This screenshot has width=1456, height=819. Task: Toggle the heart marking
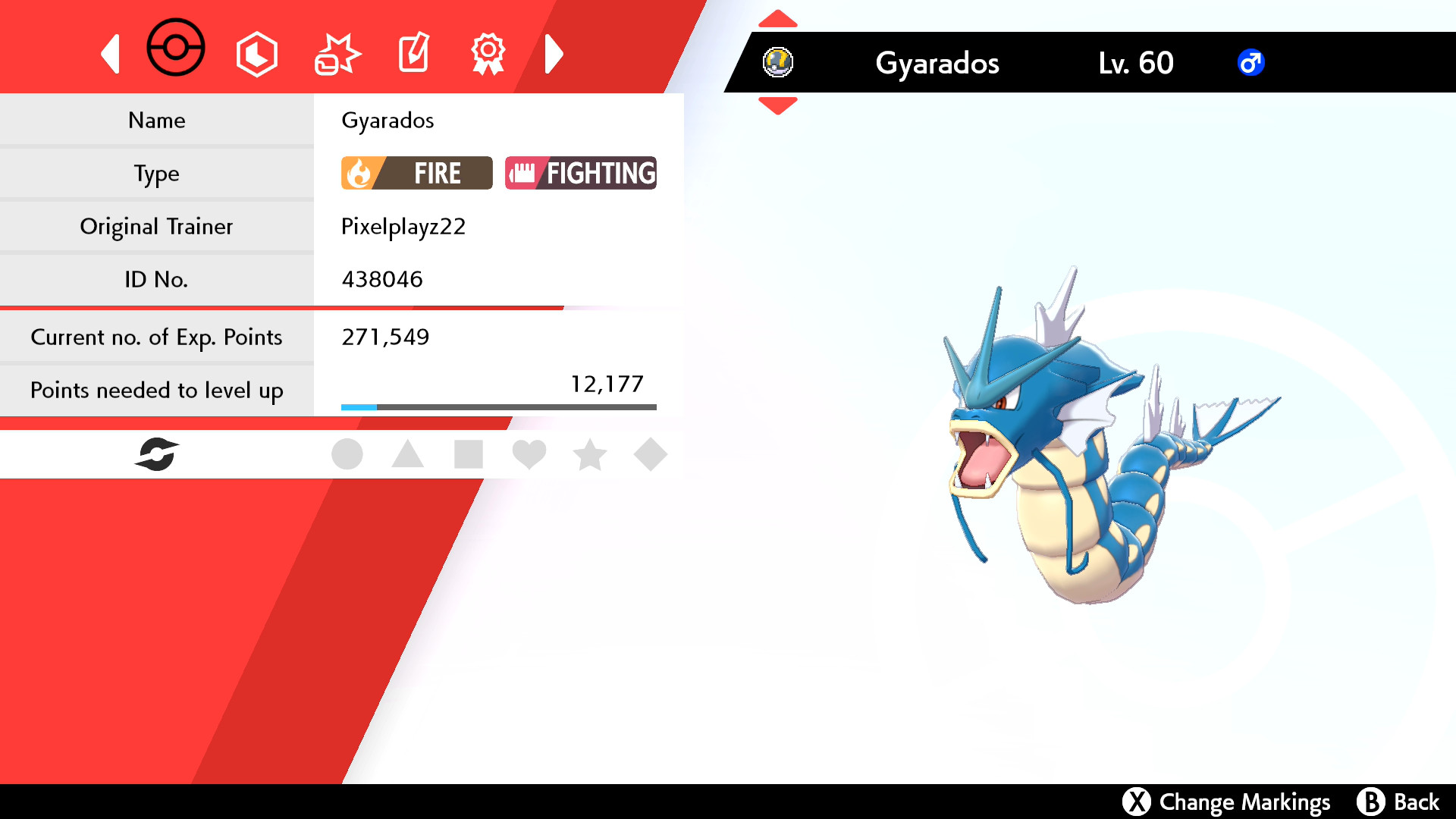(x=530, y=453)
